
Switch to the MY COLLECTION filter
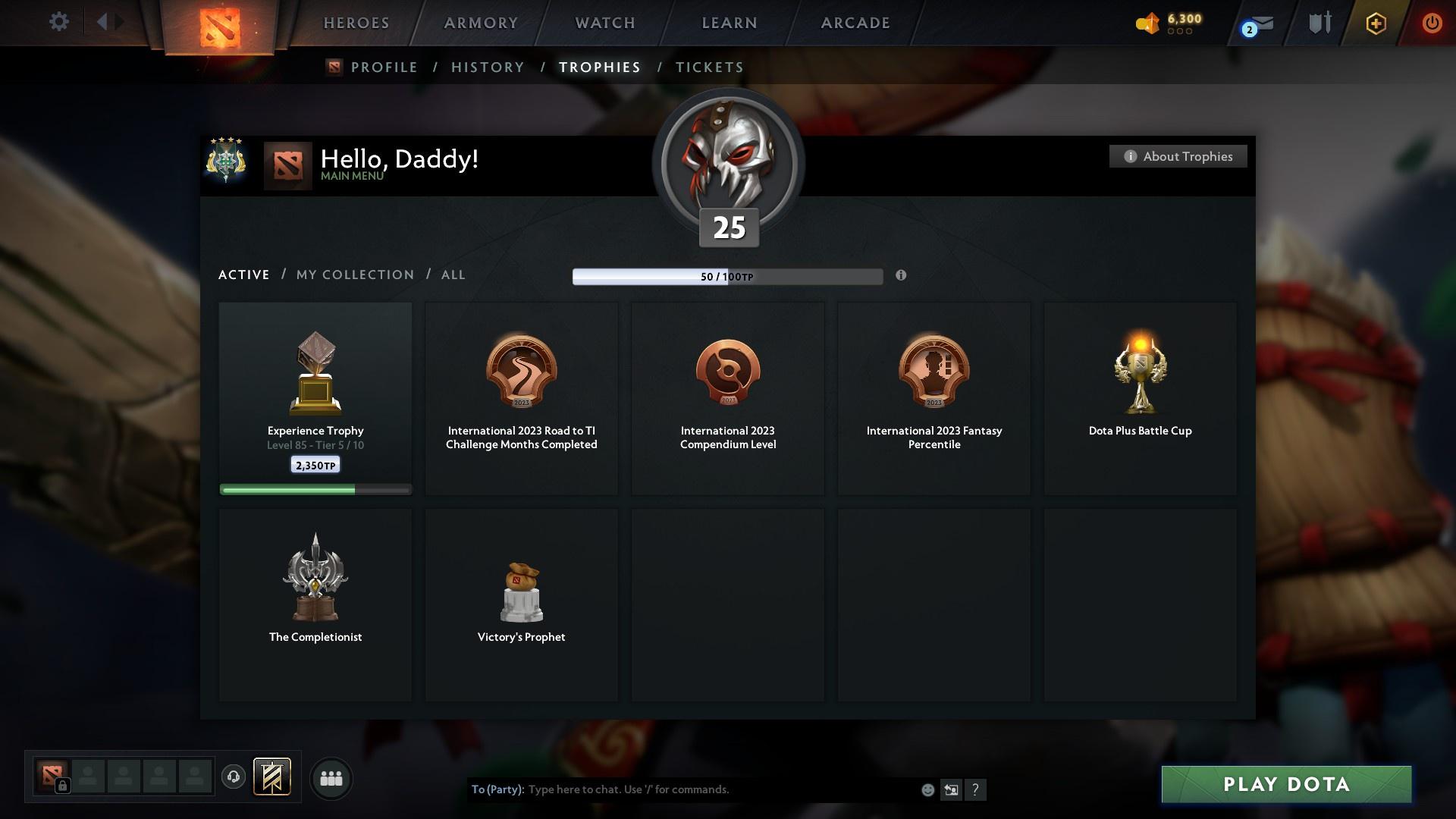[x=354, y=275]
